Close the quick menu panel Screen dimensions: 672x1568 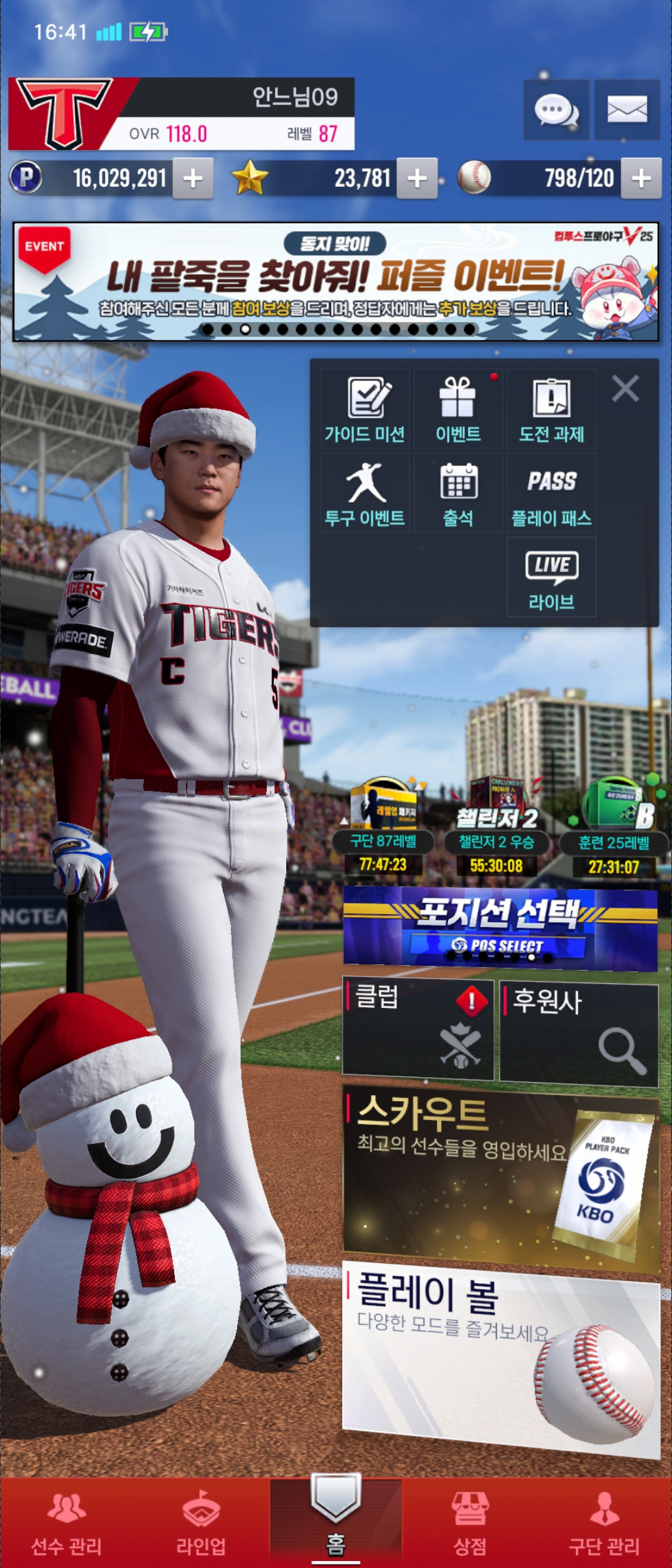[625, 389]
